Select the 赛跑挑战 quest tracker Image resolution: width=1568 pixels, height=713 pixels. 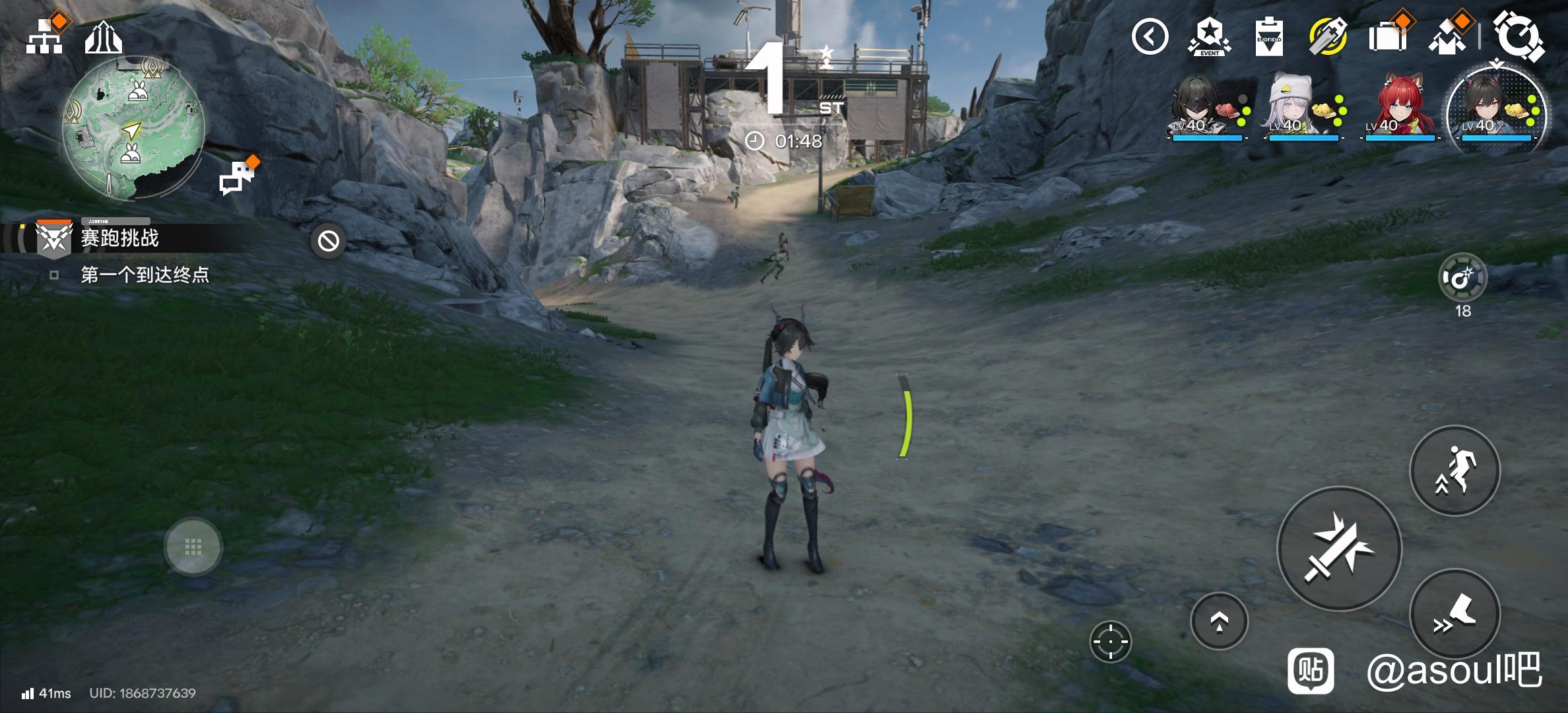pos(119,238)
